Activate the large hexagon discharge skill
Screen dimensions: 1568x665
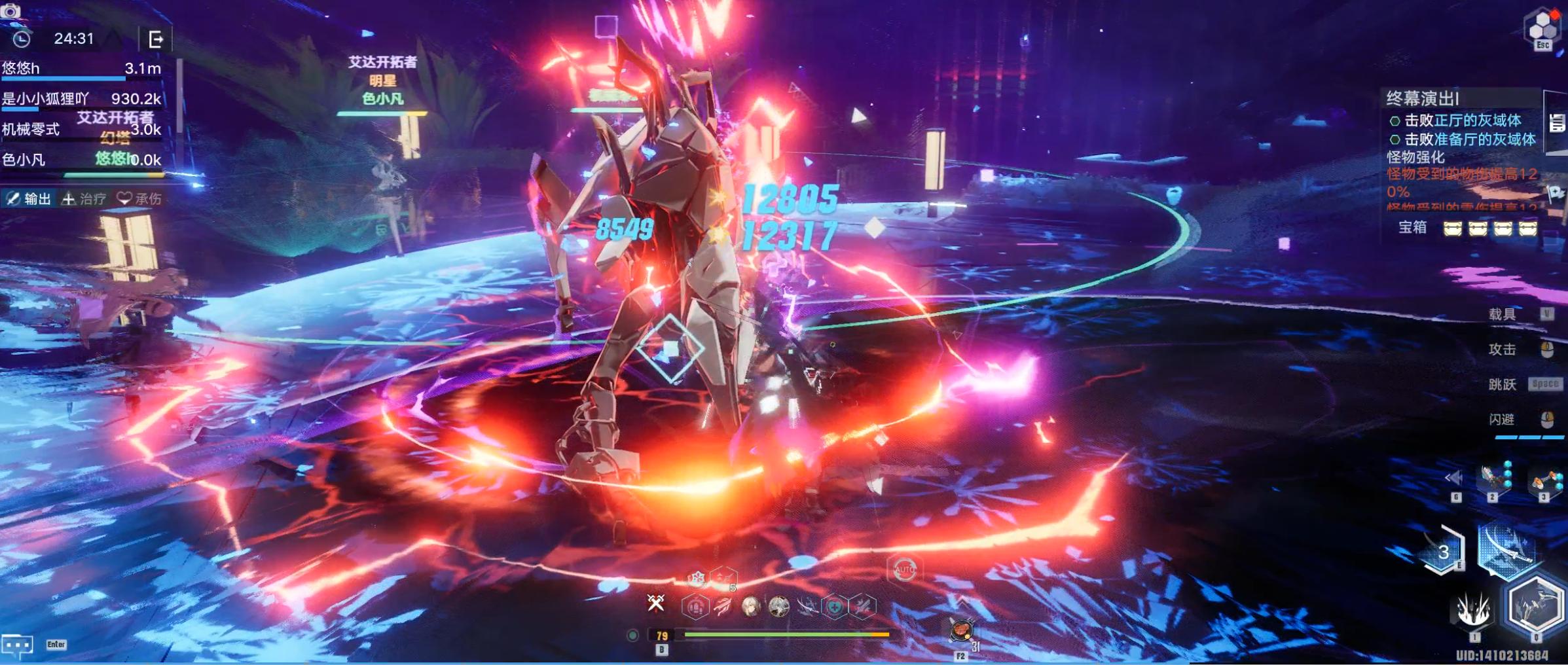(x=1535, y=606)
